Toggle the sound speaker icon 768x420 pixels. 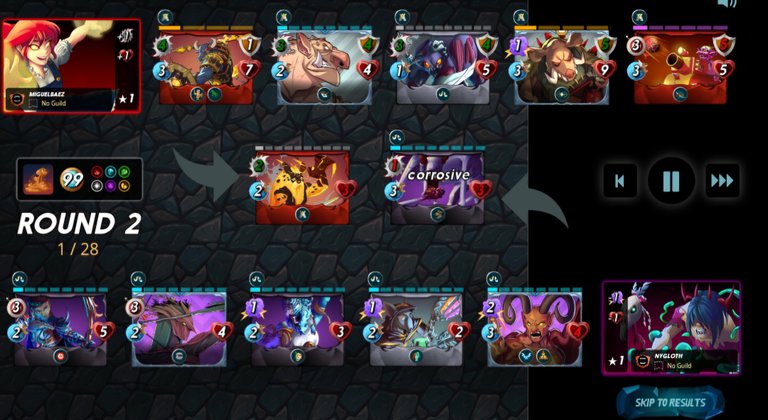(x=727, y=4)
